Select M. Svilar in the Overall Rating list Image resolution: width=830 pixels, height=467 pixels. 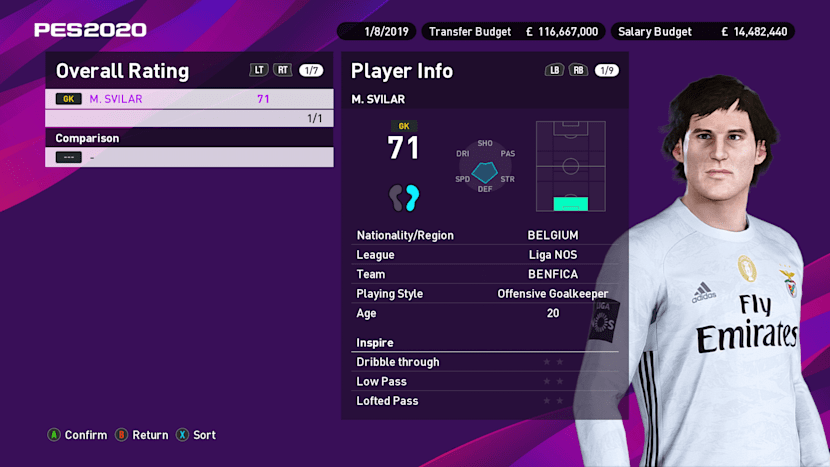(189, 99)
